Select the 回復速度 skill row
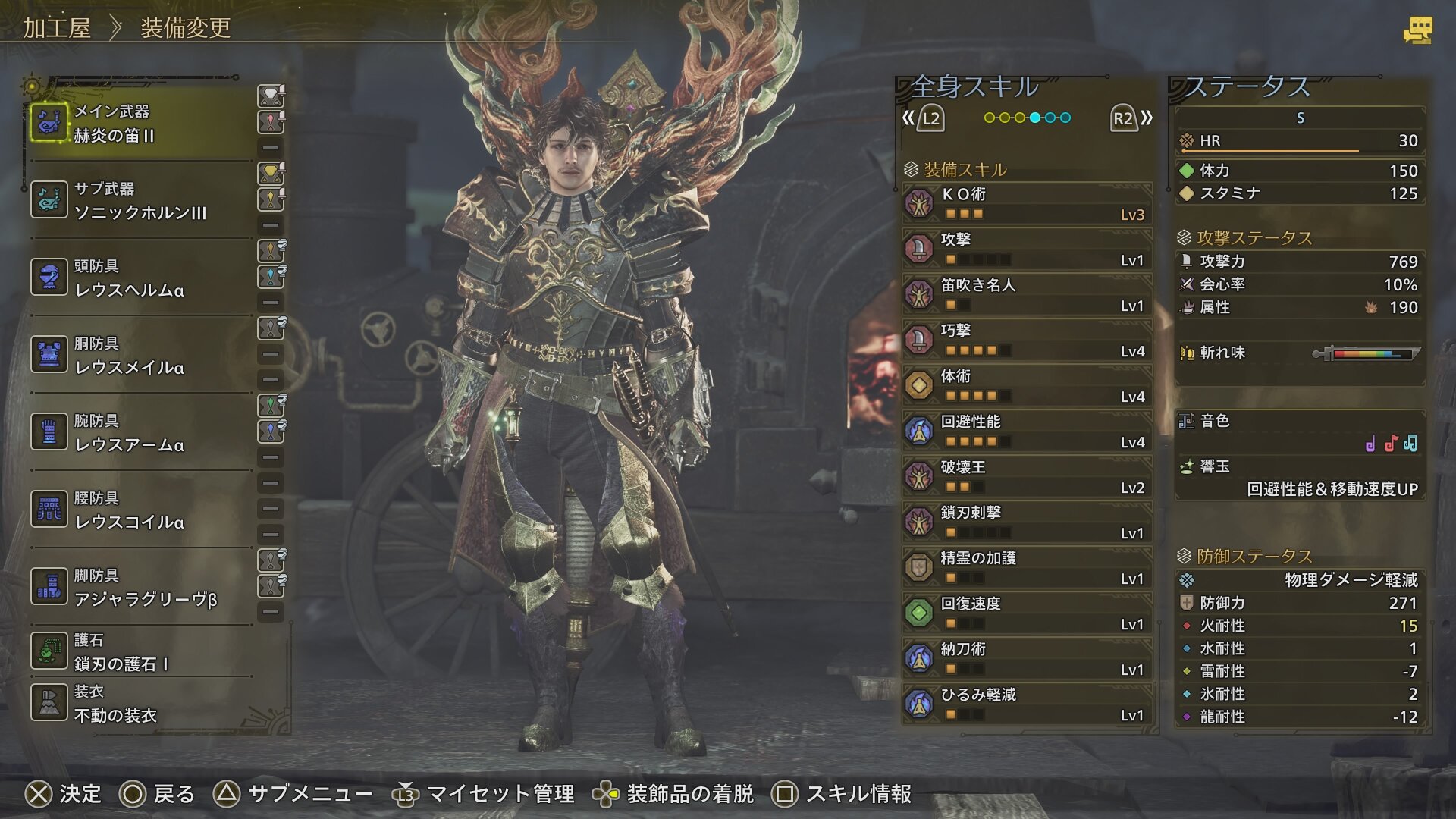 [1028, 613]
